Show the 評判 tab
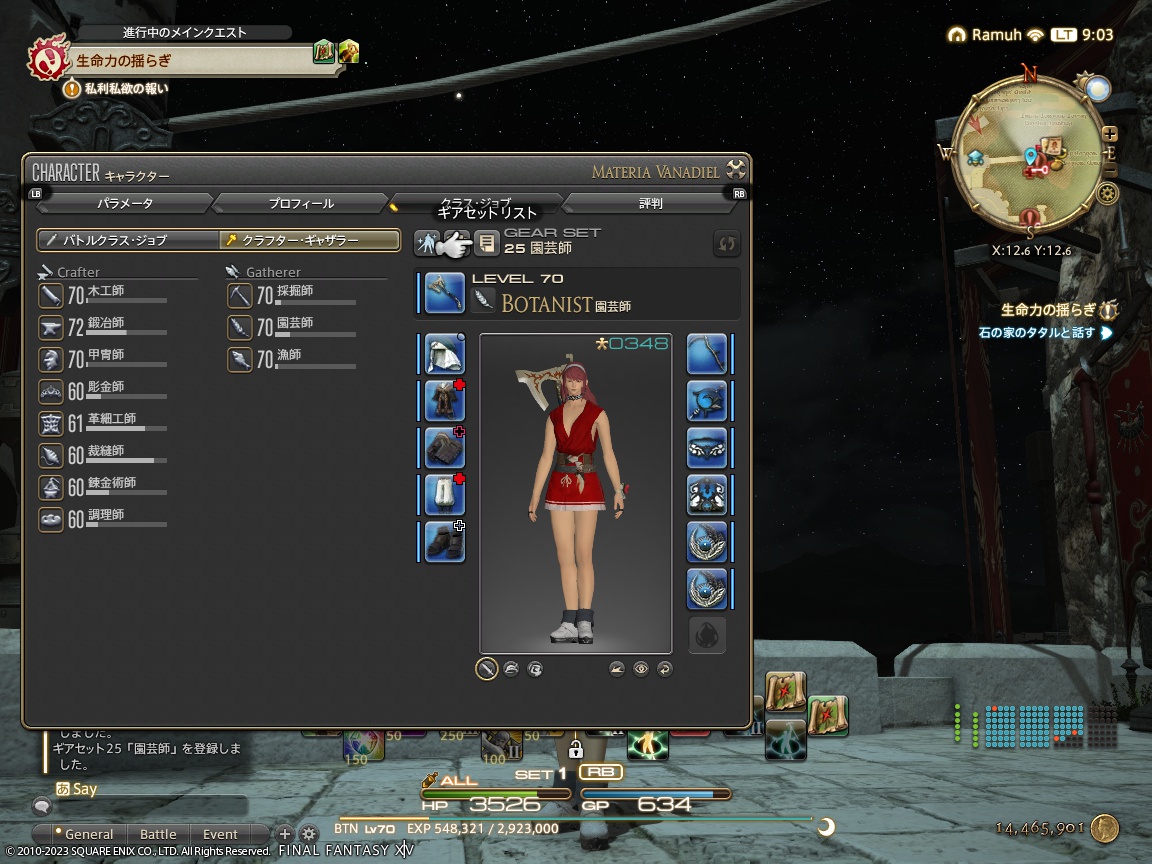The height and width of the screenshot is (864, 1152). [650, 203]
